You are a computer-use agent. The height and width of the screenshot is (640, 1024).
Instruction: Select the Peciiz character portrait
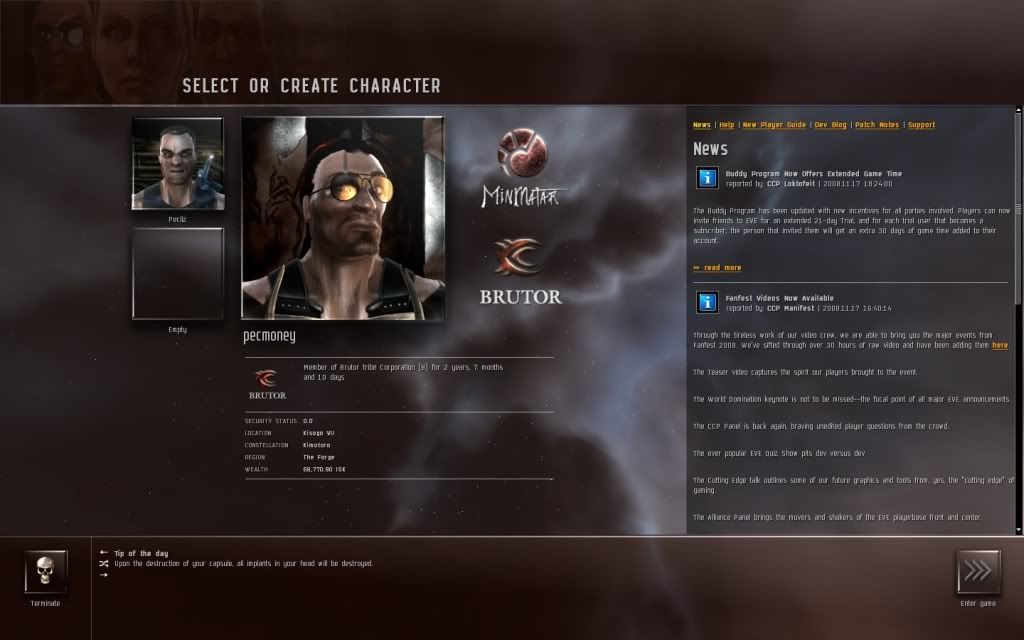pyautogui.click(x=178, y=164)
